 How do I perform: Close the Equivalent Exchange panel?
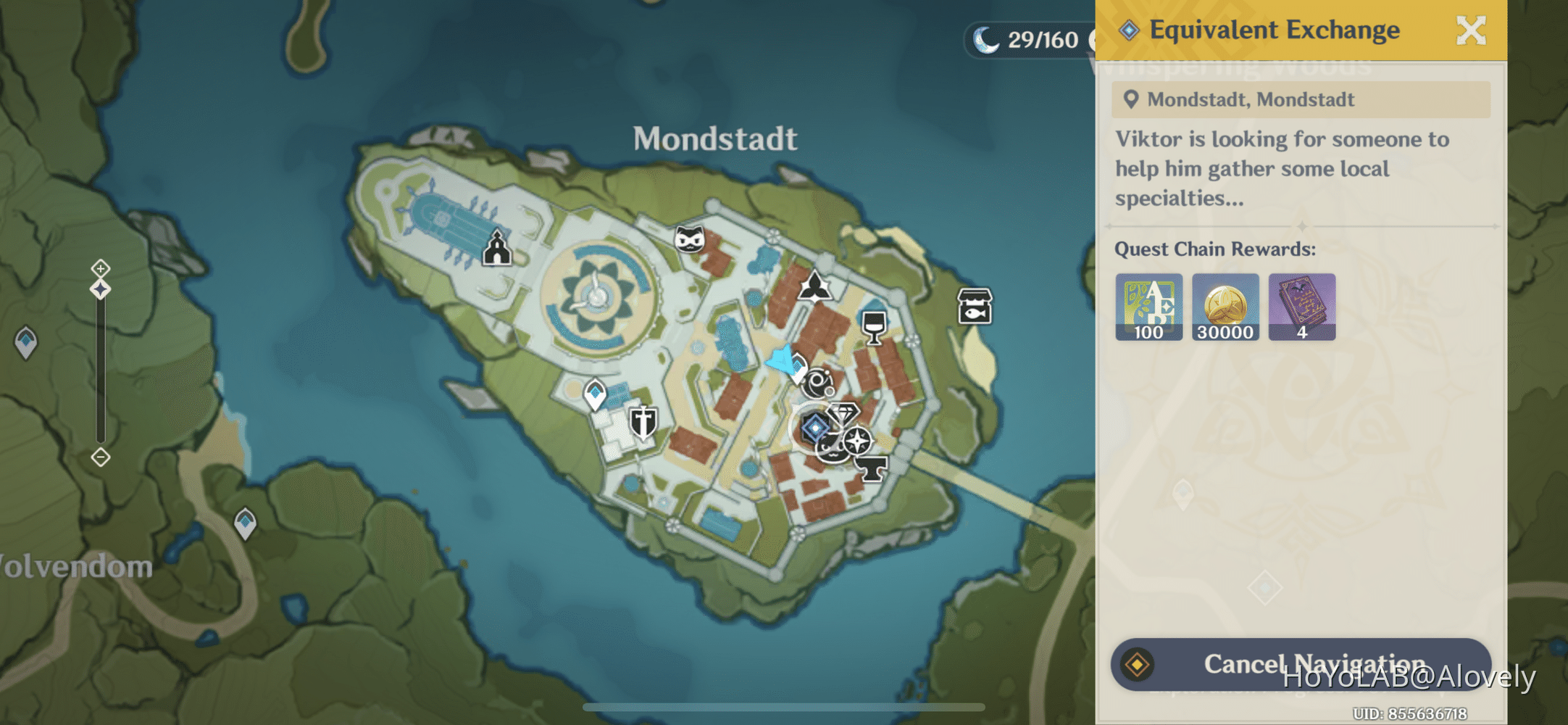[x=1471, y=30]
